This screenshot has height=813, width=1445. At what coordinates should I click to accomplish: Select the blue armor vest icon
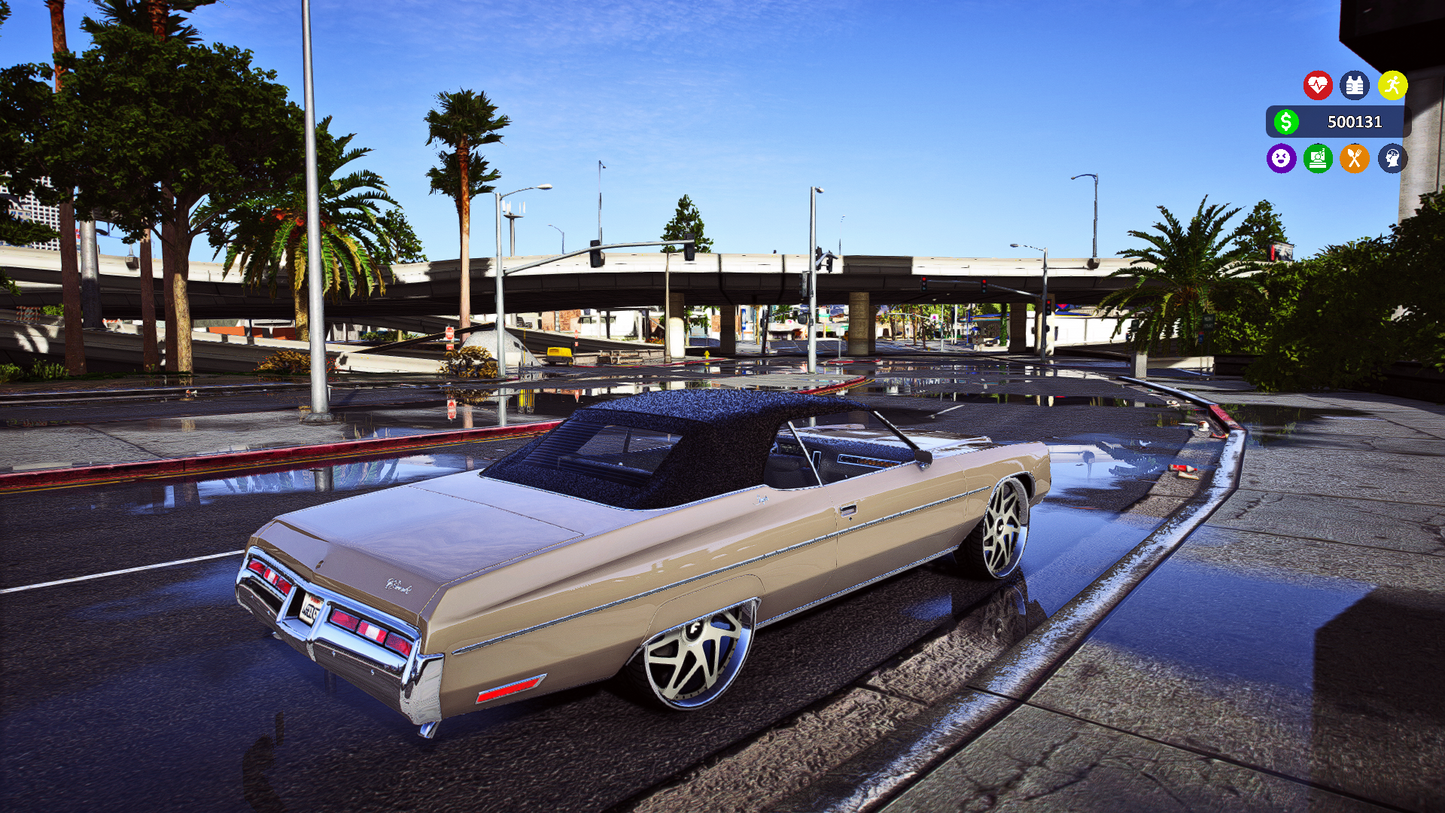[x=1354, y=85]
